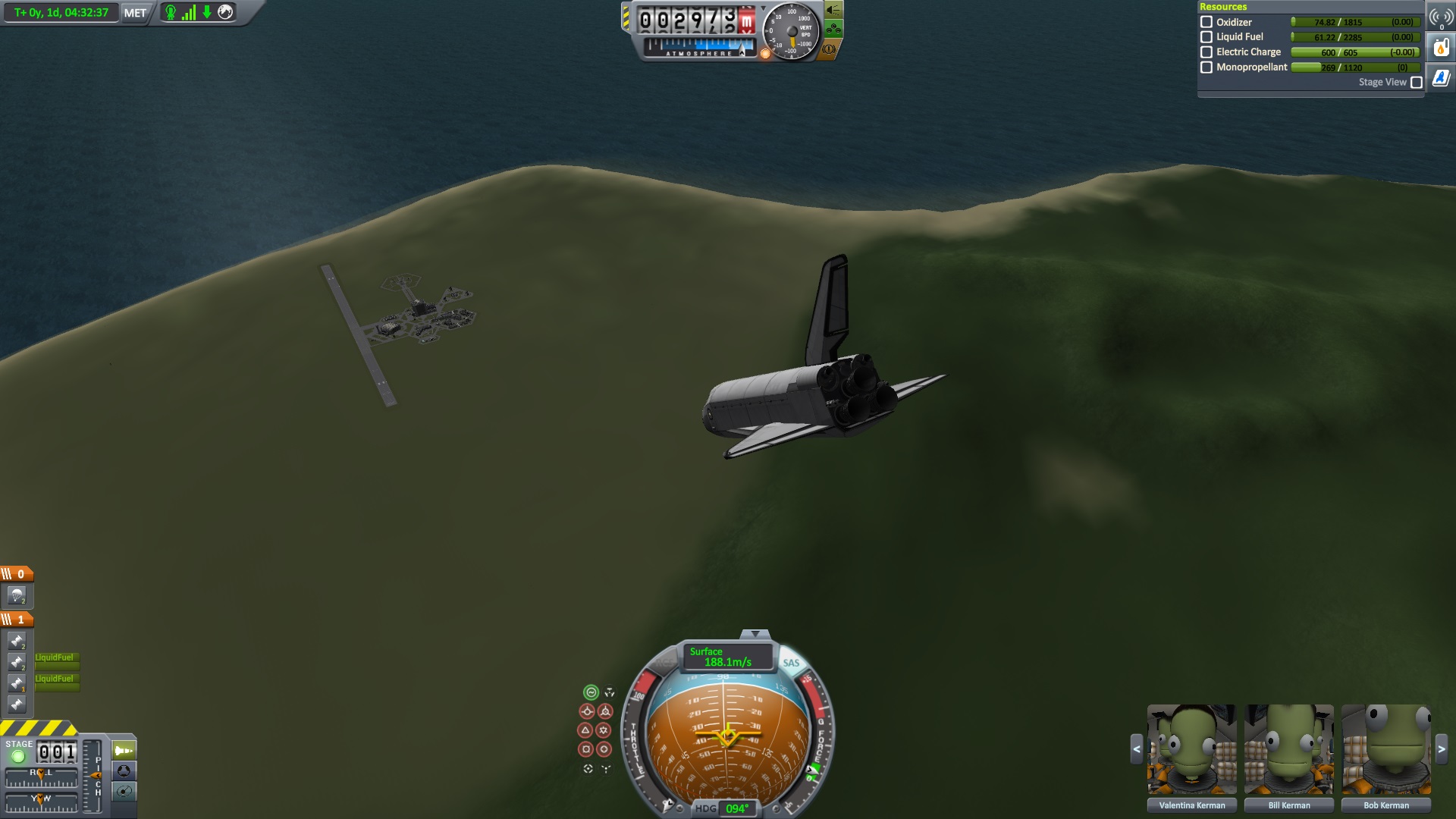Tick the Liquid Fuel checkbox
The image size is (1456, 819).
(x=1207, y=37)
